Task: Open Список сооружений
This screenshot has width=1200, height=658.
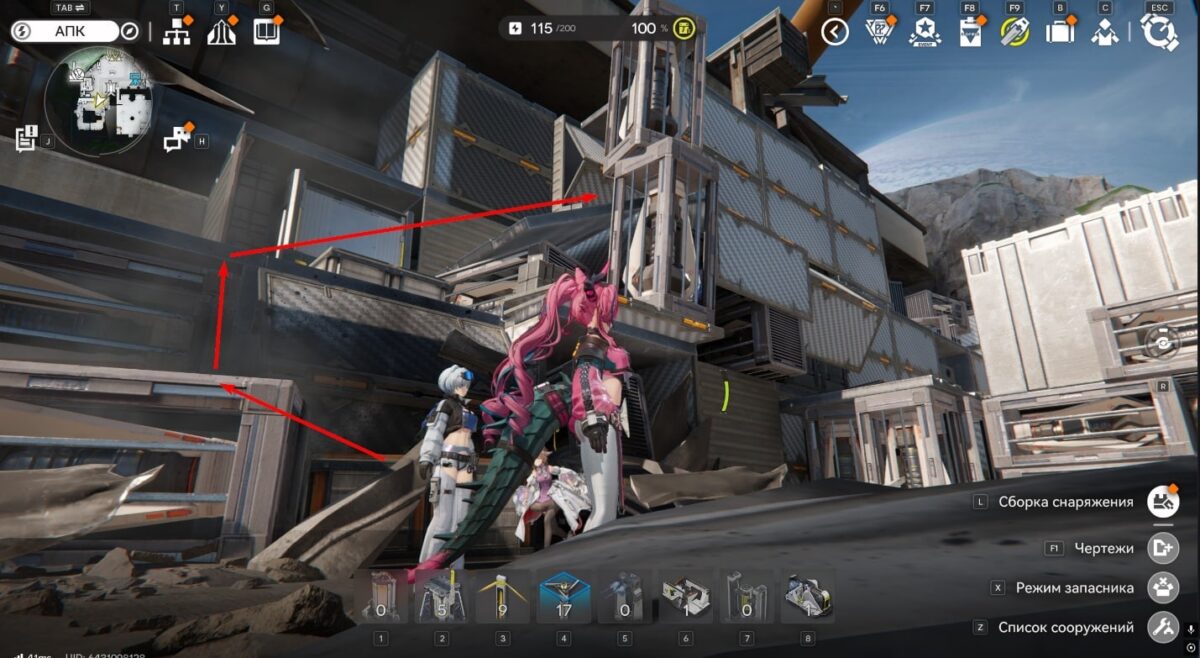Action: (x=1162, y=628)
